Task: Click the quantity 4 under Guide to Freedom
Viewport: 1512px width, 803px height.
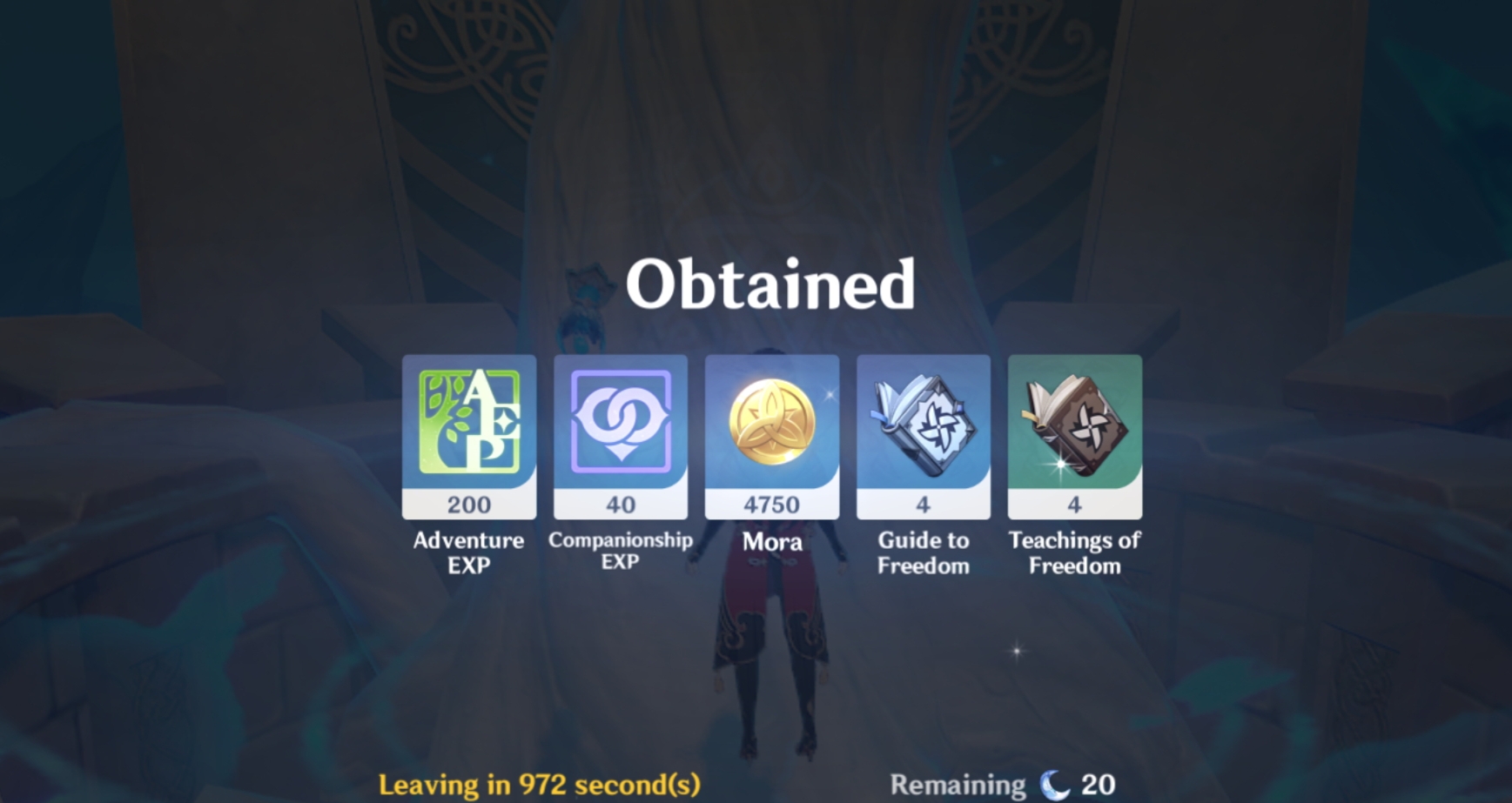Action: click(x=923, y=504)
